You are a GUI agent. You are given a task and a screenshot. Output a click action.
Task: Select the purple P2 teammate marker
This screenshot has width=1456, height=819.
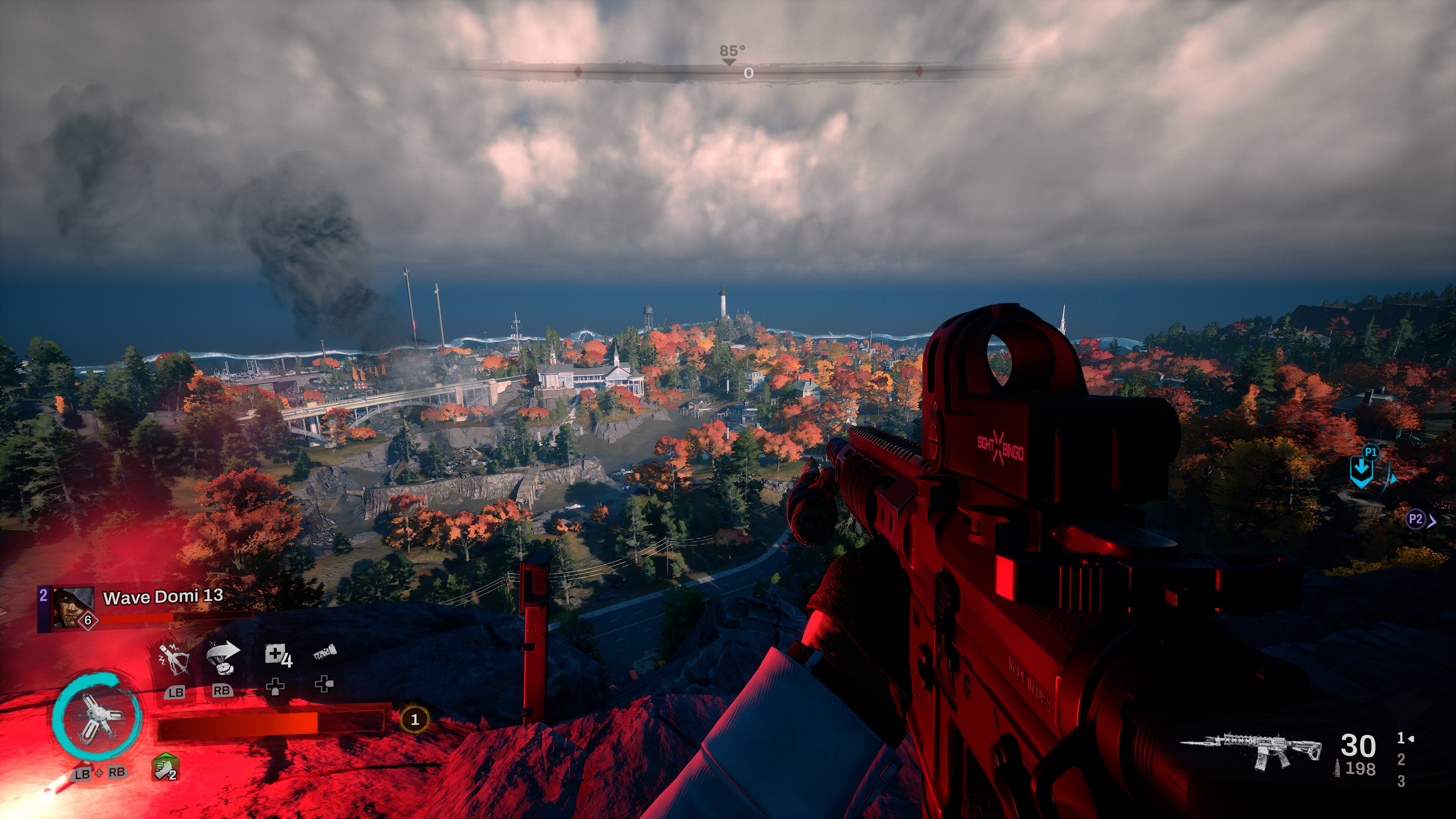click(1417, 519)
